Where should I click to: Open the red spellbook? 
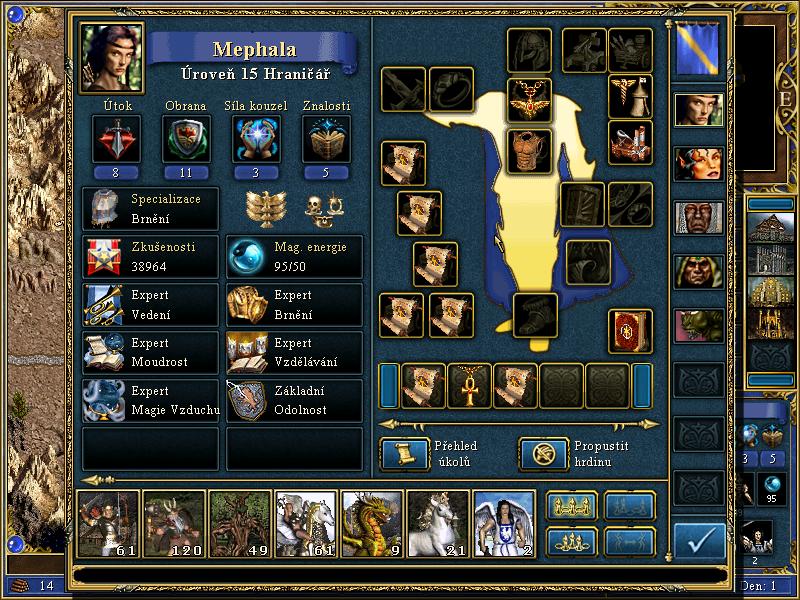pyautogui.click(x=630, y=331)
